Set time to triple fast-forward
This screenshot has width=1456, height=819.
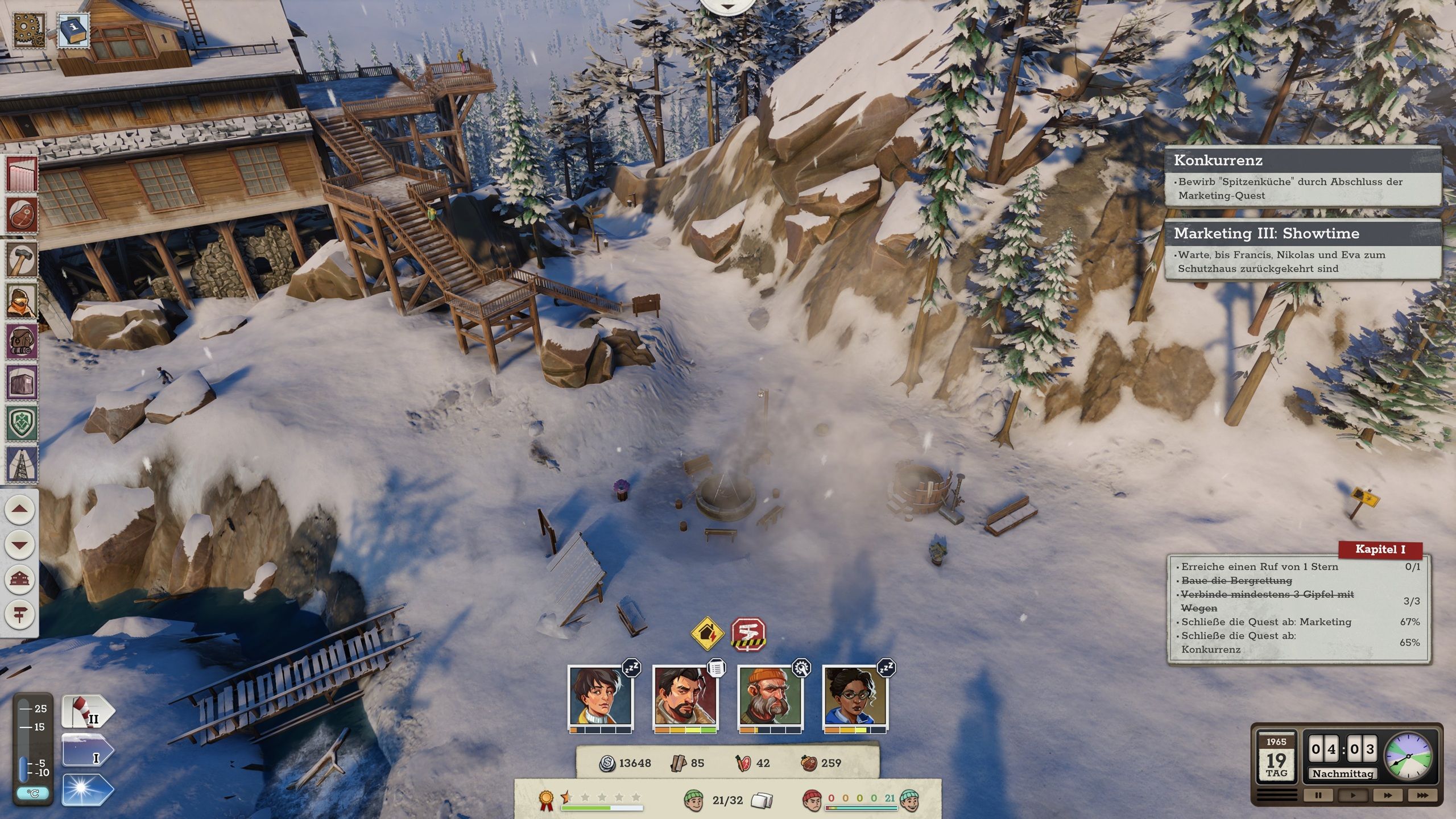point(1422,795)
